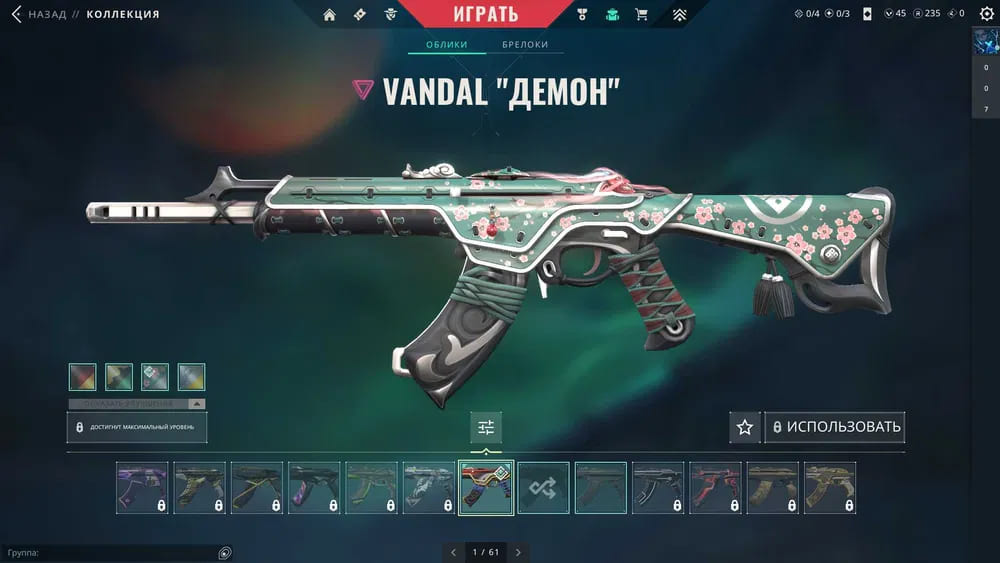Open the battle pass chevrons icon
This screenshot has height=563, width=1000.
click(x=679, y=15)
